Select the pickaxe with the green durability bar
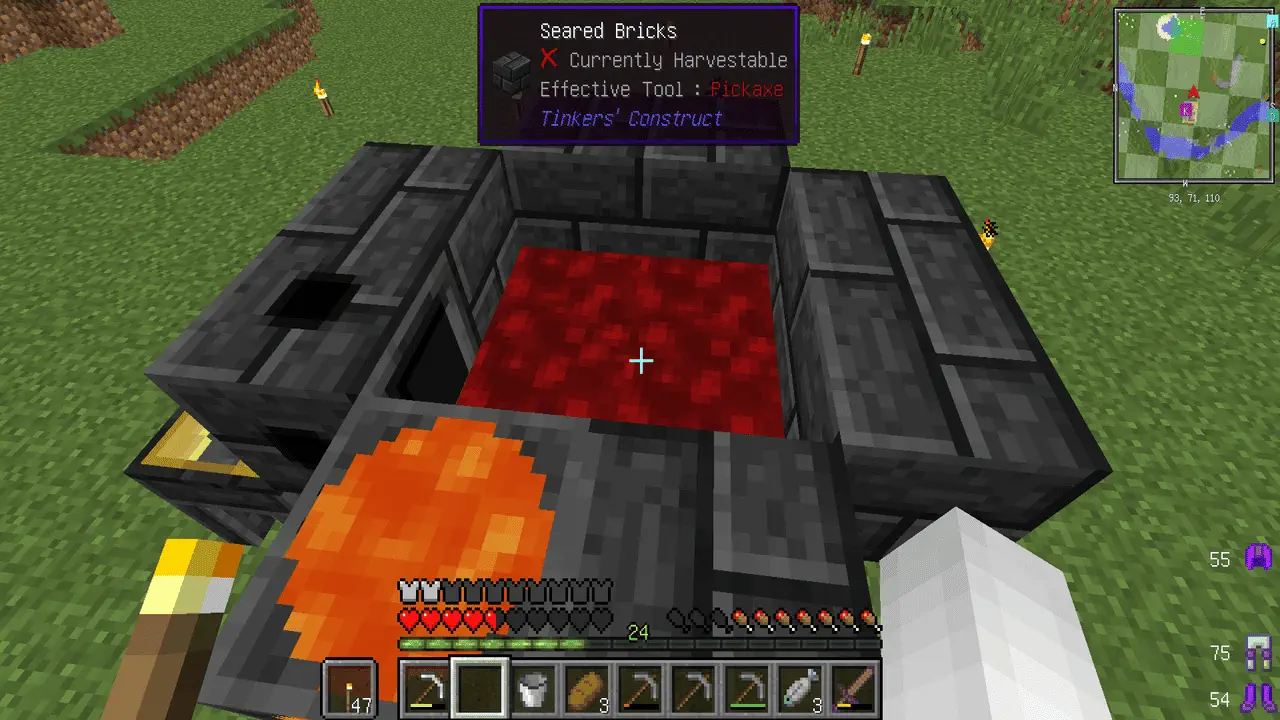The width and height of the screenshot is (1280, 720). pos(747,689)
